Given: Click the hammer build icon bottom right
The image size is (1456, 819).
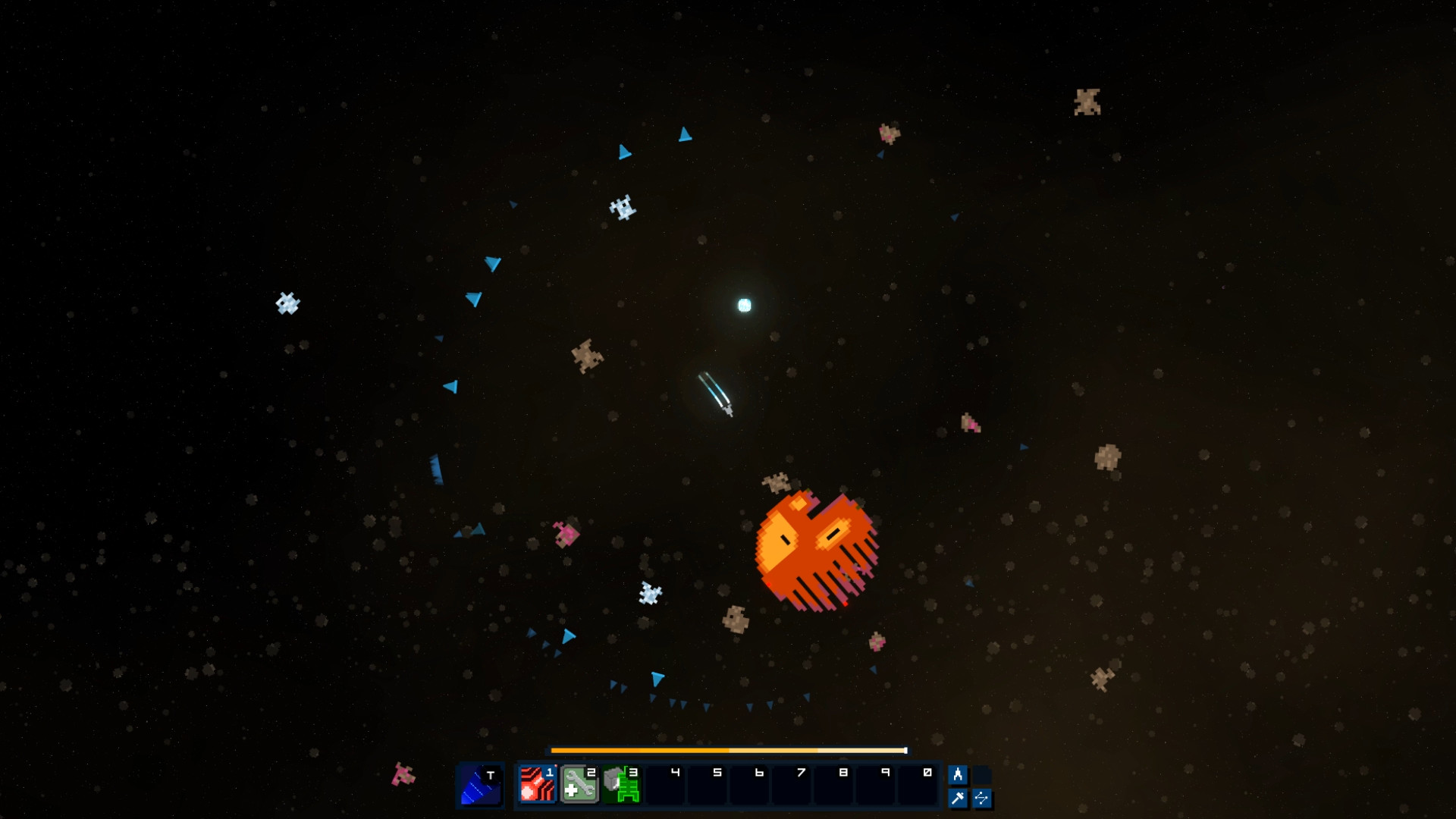Looking at the screenshot, I should [958, 797].
